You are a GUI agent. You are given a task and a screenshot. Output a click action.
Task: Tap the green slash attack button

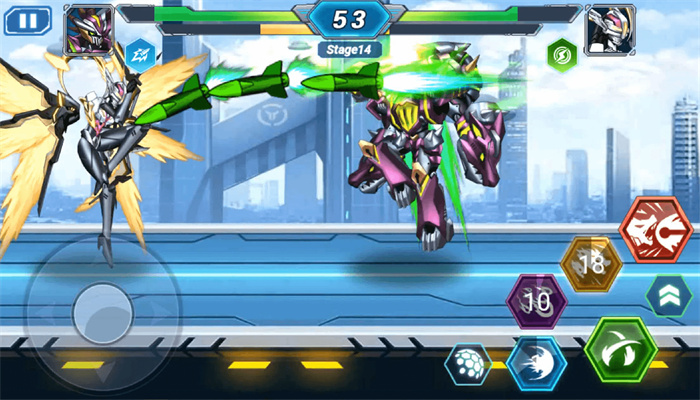click(621, 352)
